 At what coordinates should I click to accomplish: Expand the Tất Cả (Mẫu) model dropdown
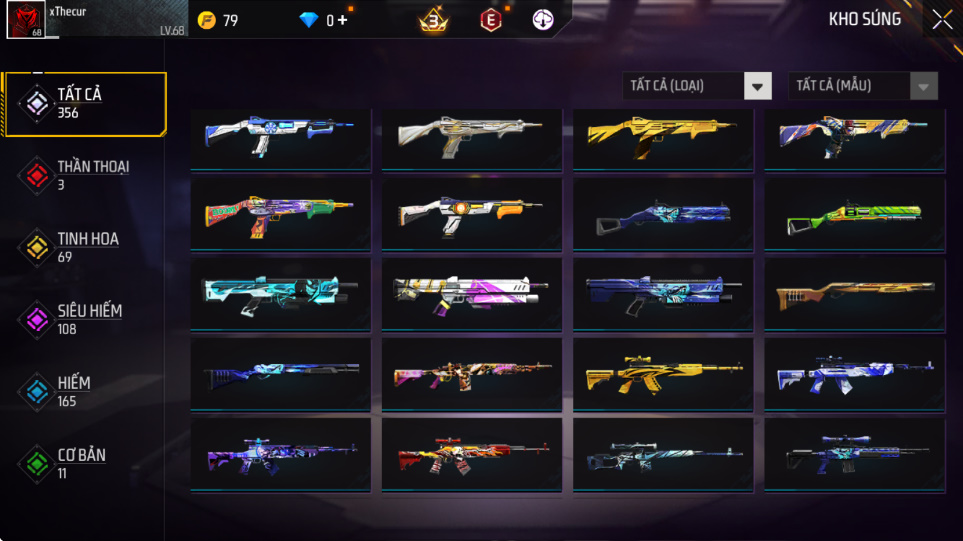coord(863,86)
